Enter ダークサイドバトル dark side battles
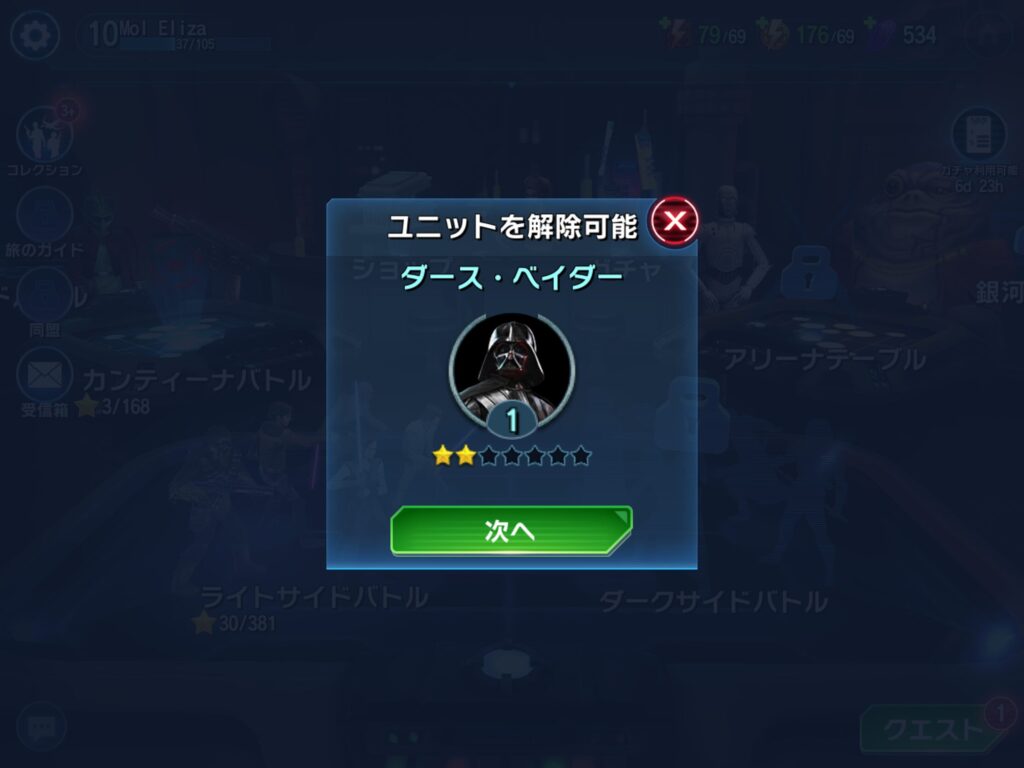1024x768 pixels. coord(713,601)
